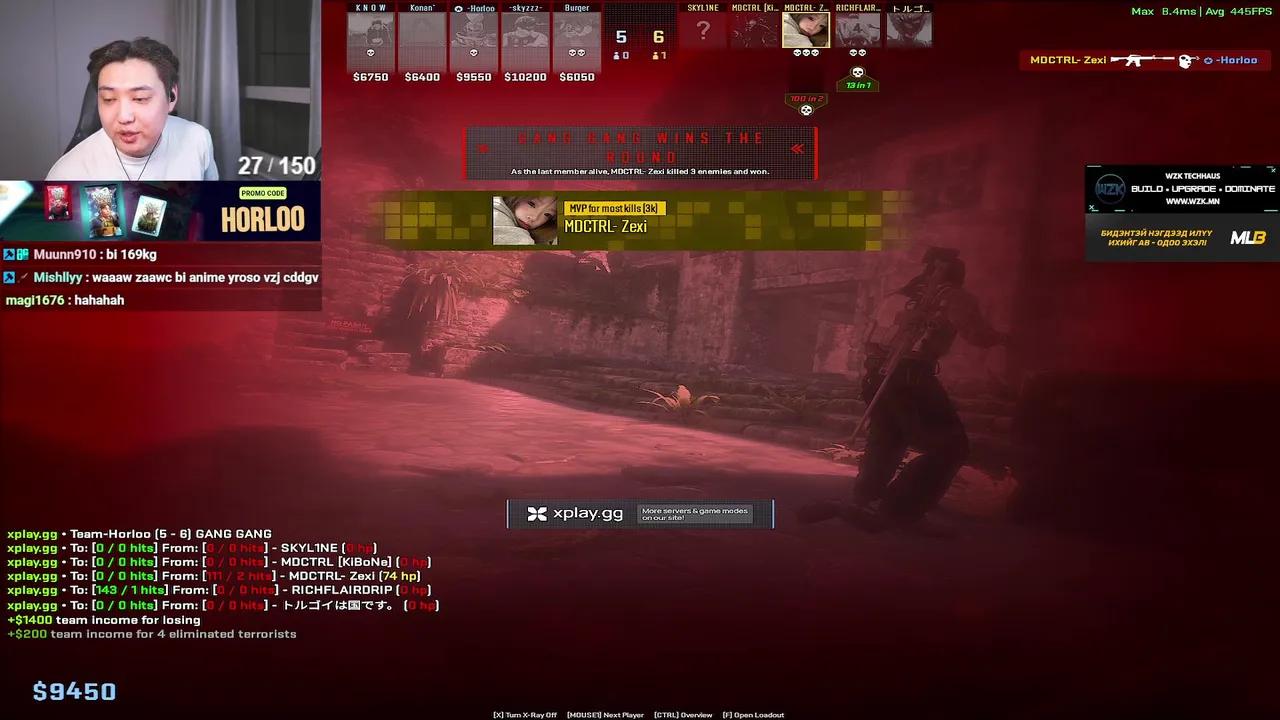Click the $10200 money label under -skyzzz-
Viewport: 1280px width, 720px height.
point(525,76)
